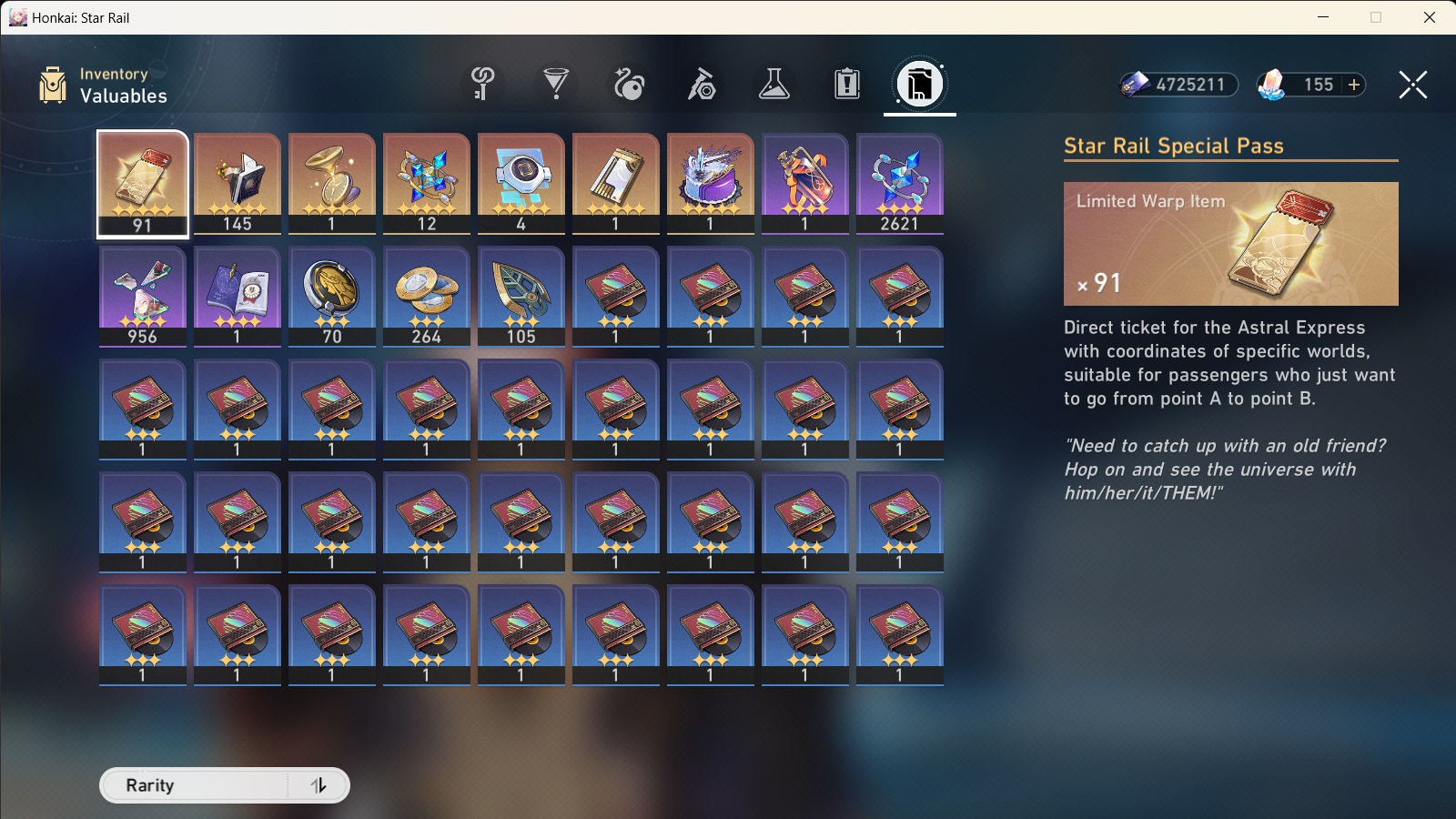Open the Rarity sort dropdown

[209, 784]
